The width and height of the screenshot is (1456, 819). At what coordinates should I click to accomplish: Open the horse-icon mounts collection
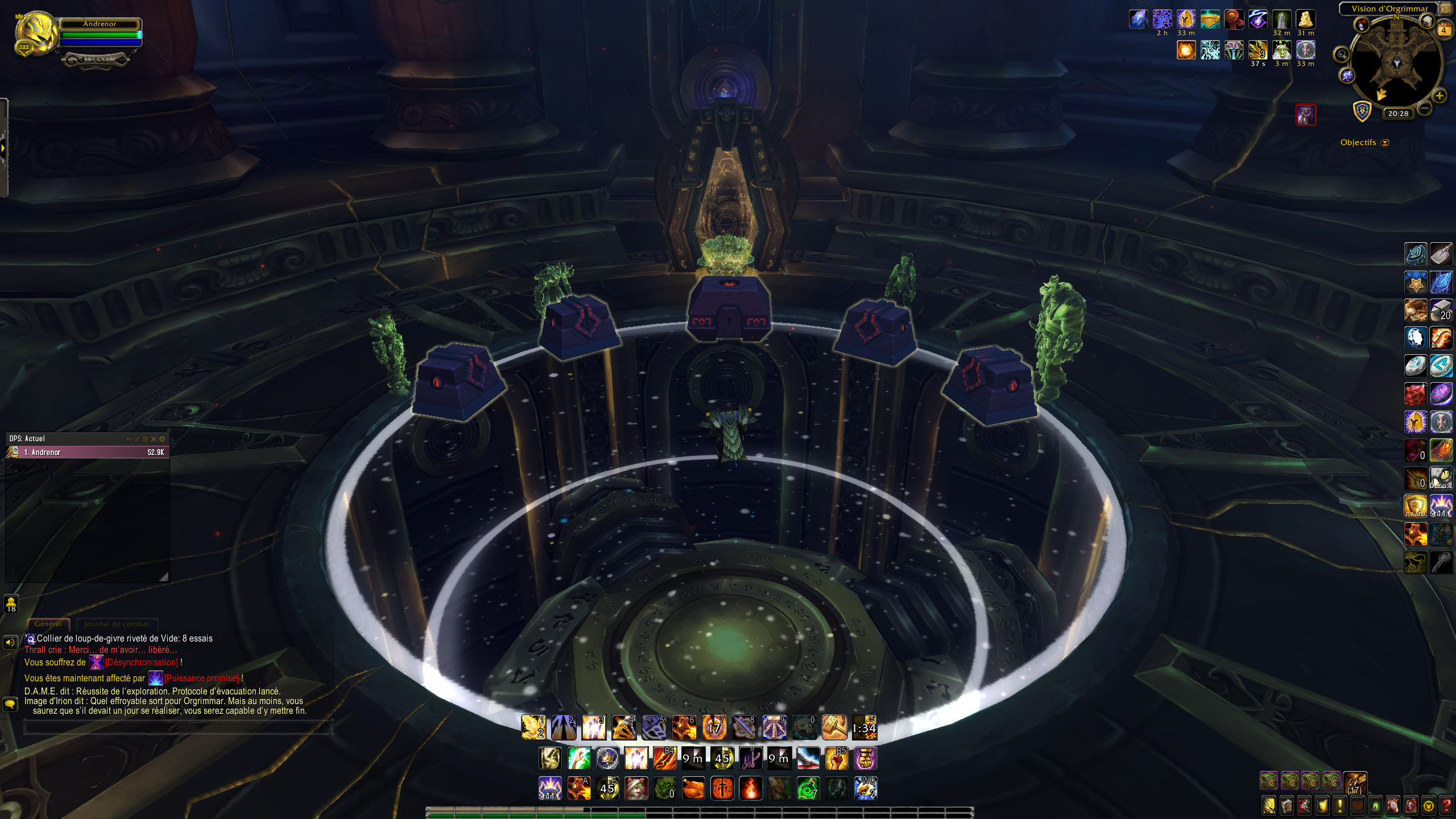coord(1393,805)
